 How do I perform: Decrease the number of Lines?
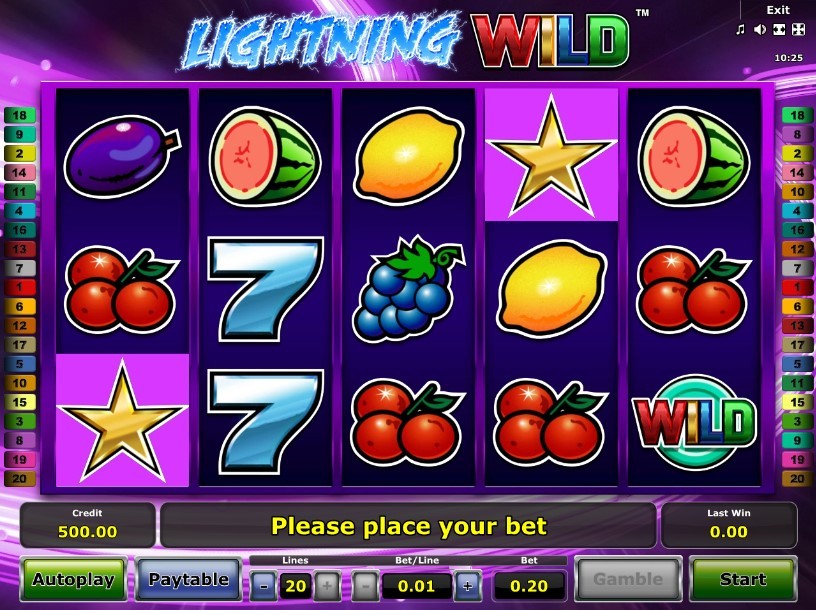263,586
